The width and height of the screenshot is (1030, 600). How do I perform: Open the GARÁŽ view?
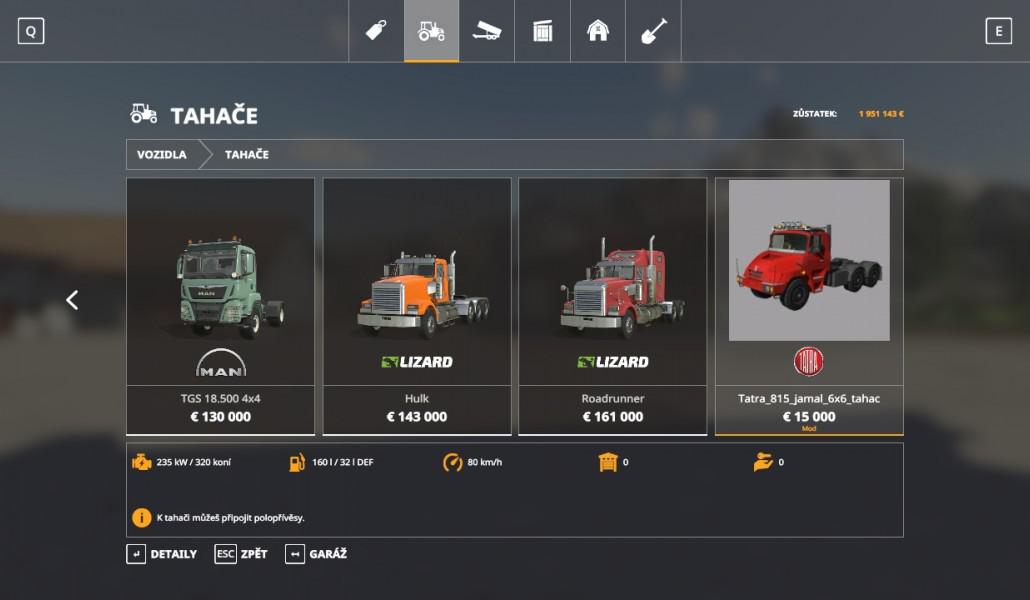tap(316, 554)
